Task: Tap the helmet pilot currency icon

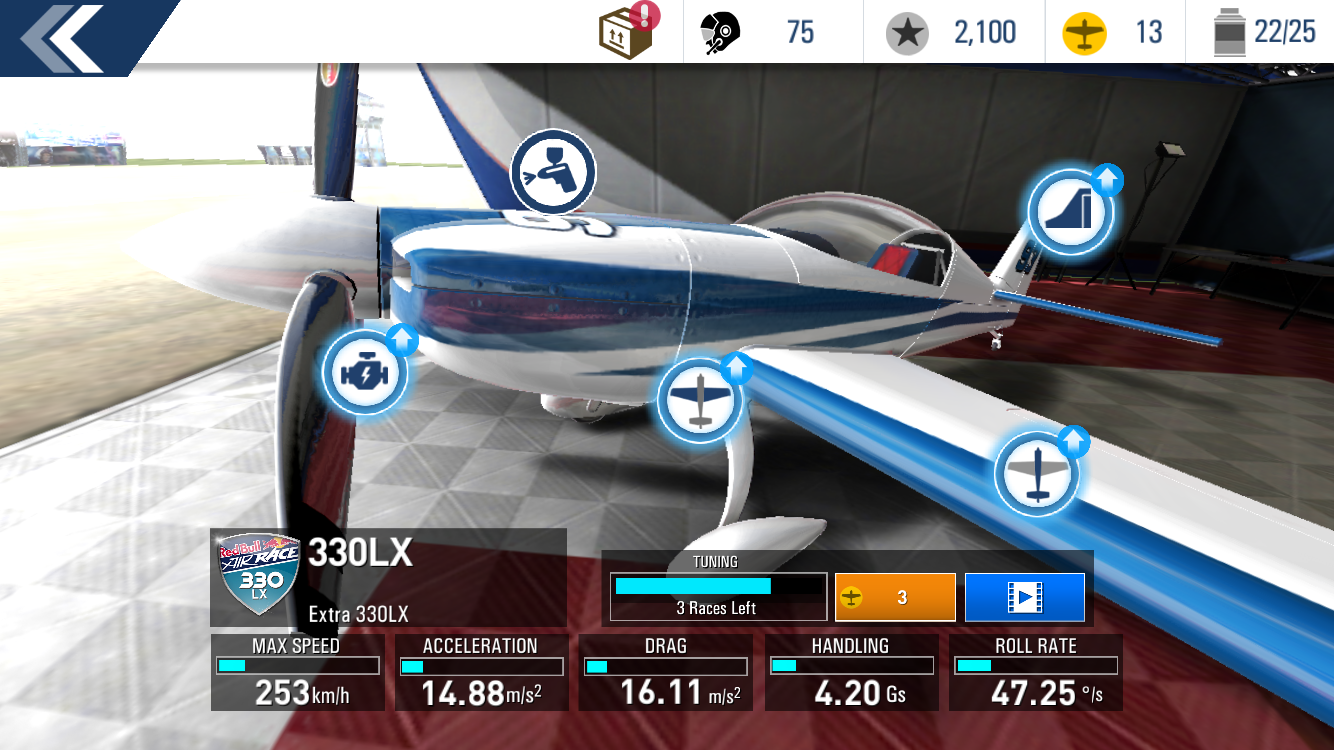Action: [x=720, y=33]
